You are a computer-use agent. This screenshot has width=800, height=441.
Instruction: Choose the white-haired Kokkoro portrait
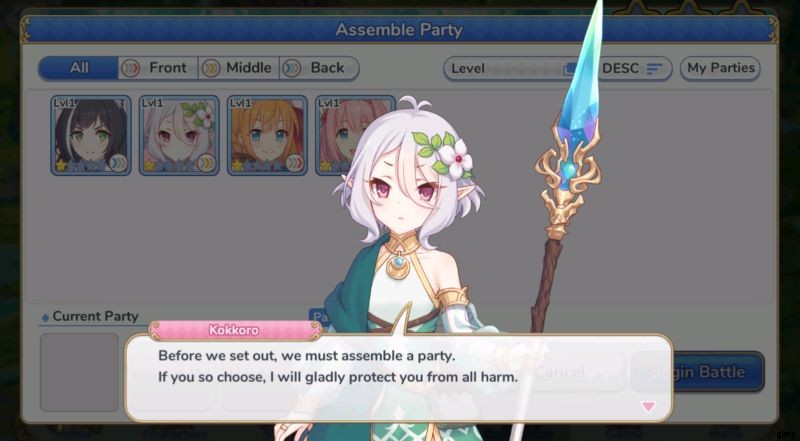click(179, 135)
